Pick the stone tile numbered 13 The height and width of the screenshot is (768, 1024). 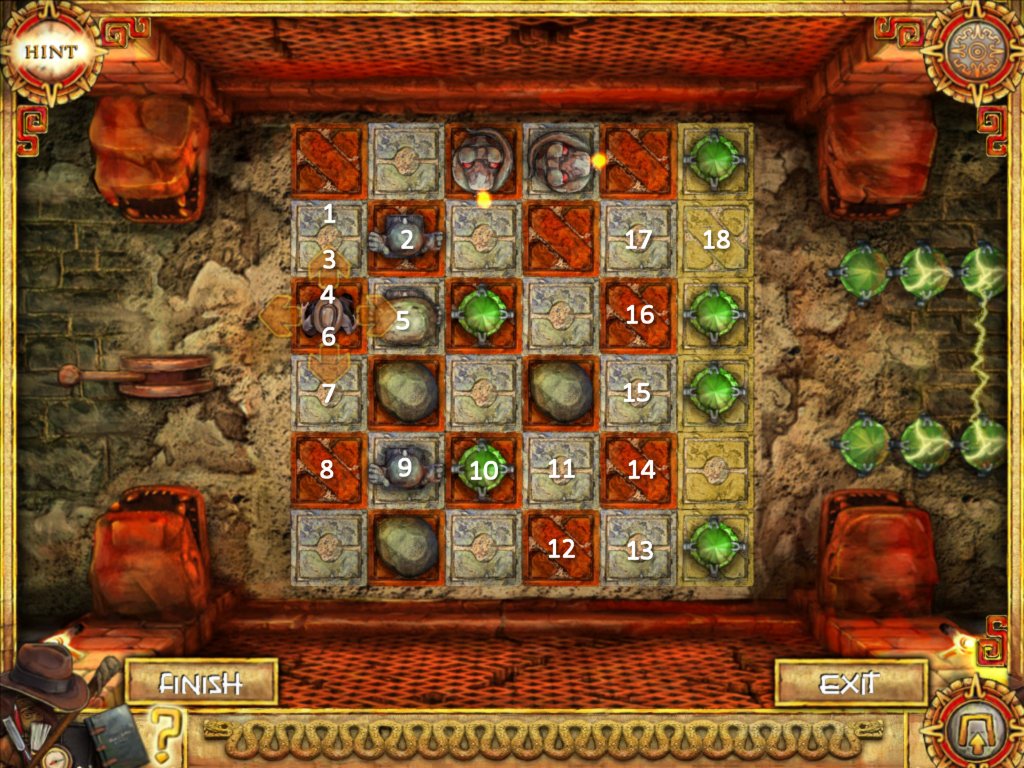[638, 547]
